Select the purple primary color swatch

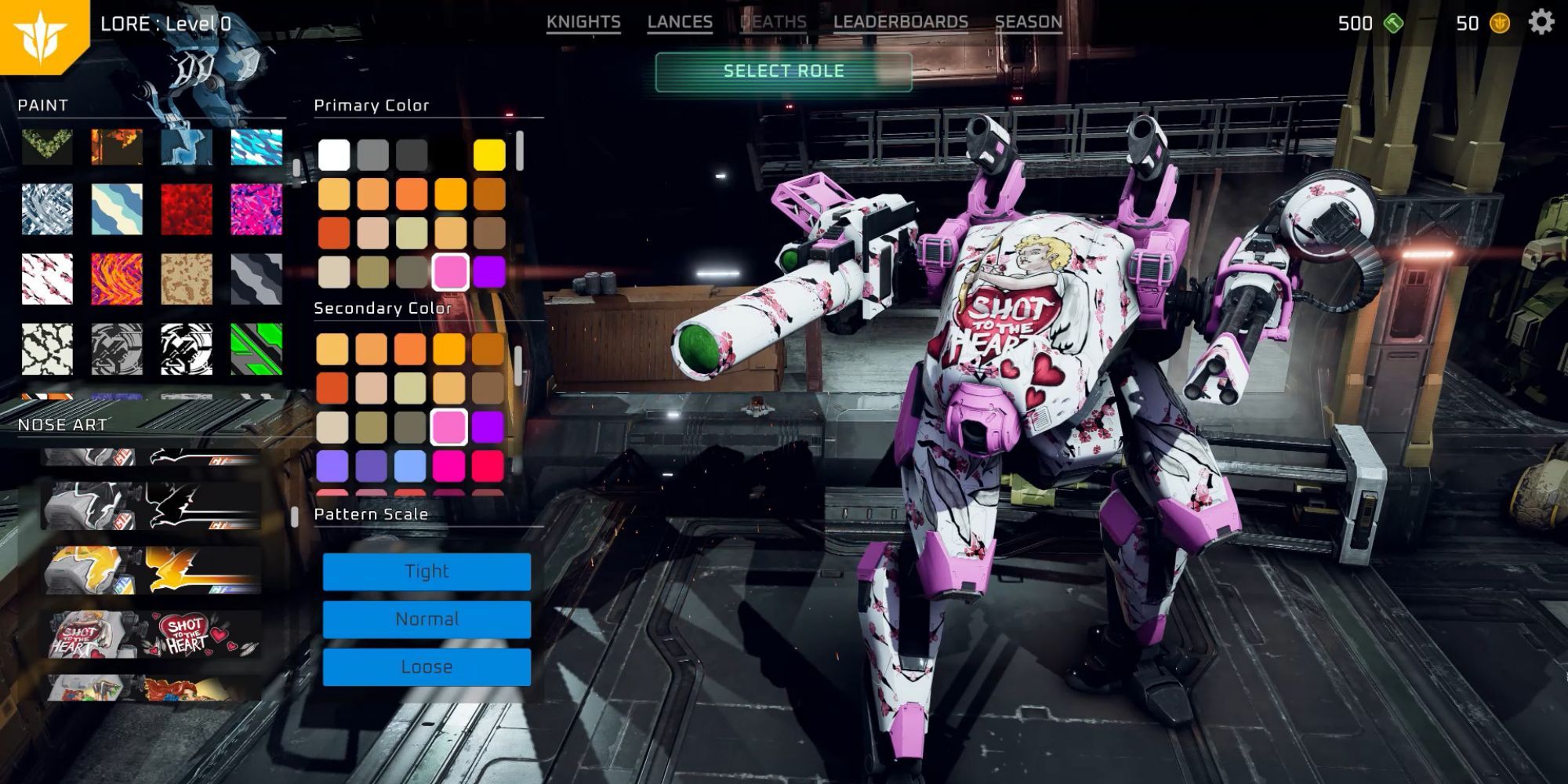(489, 272)
